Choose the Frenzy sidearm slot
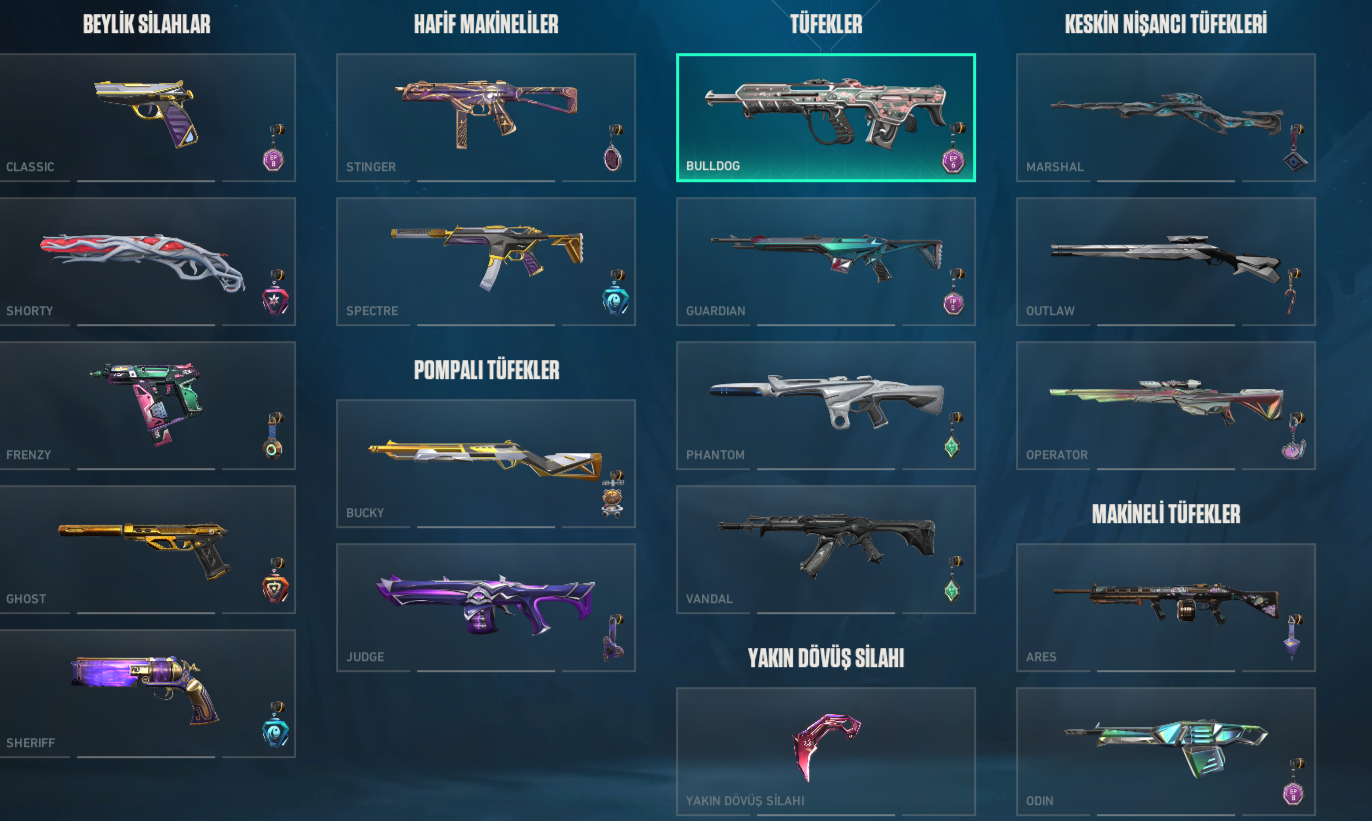The height and width of the screenshot is (821, 1372). [x=146, y=404]
